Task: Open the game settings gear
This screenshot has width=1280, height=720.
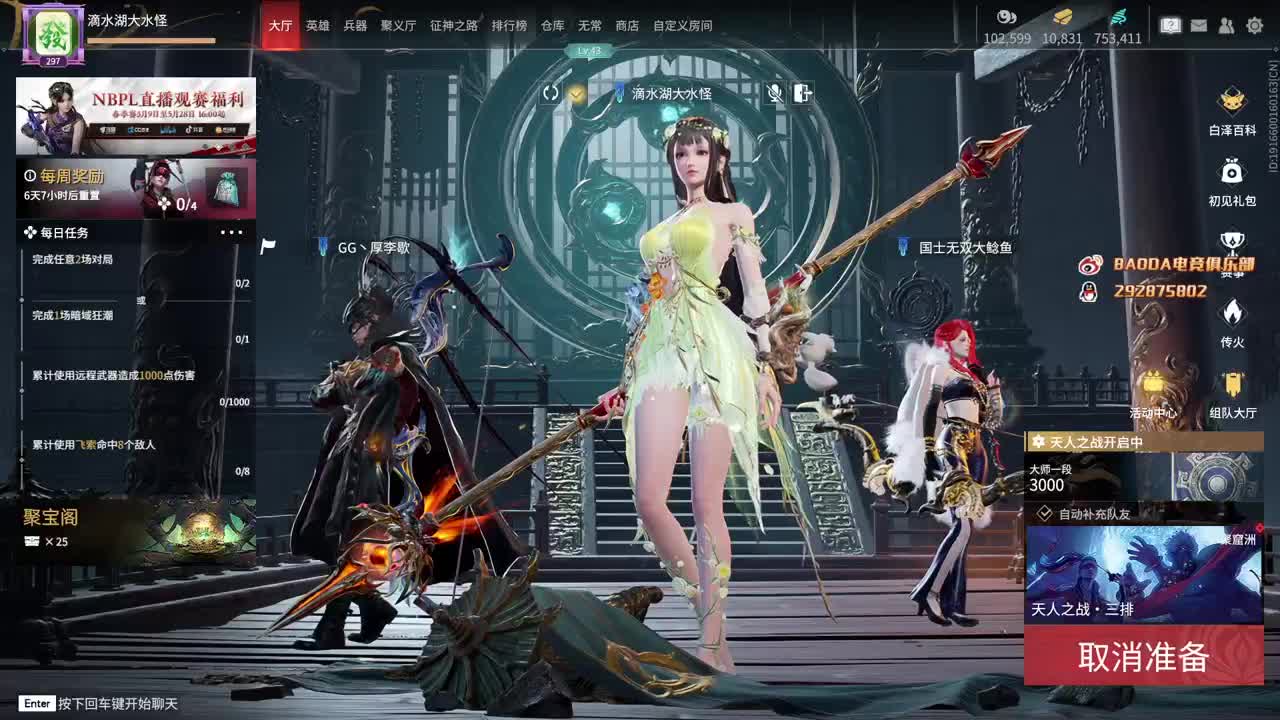Action: (1254, 26)
